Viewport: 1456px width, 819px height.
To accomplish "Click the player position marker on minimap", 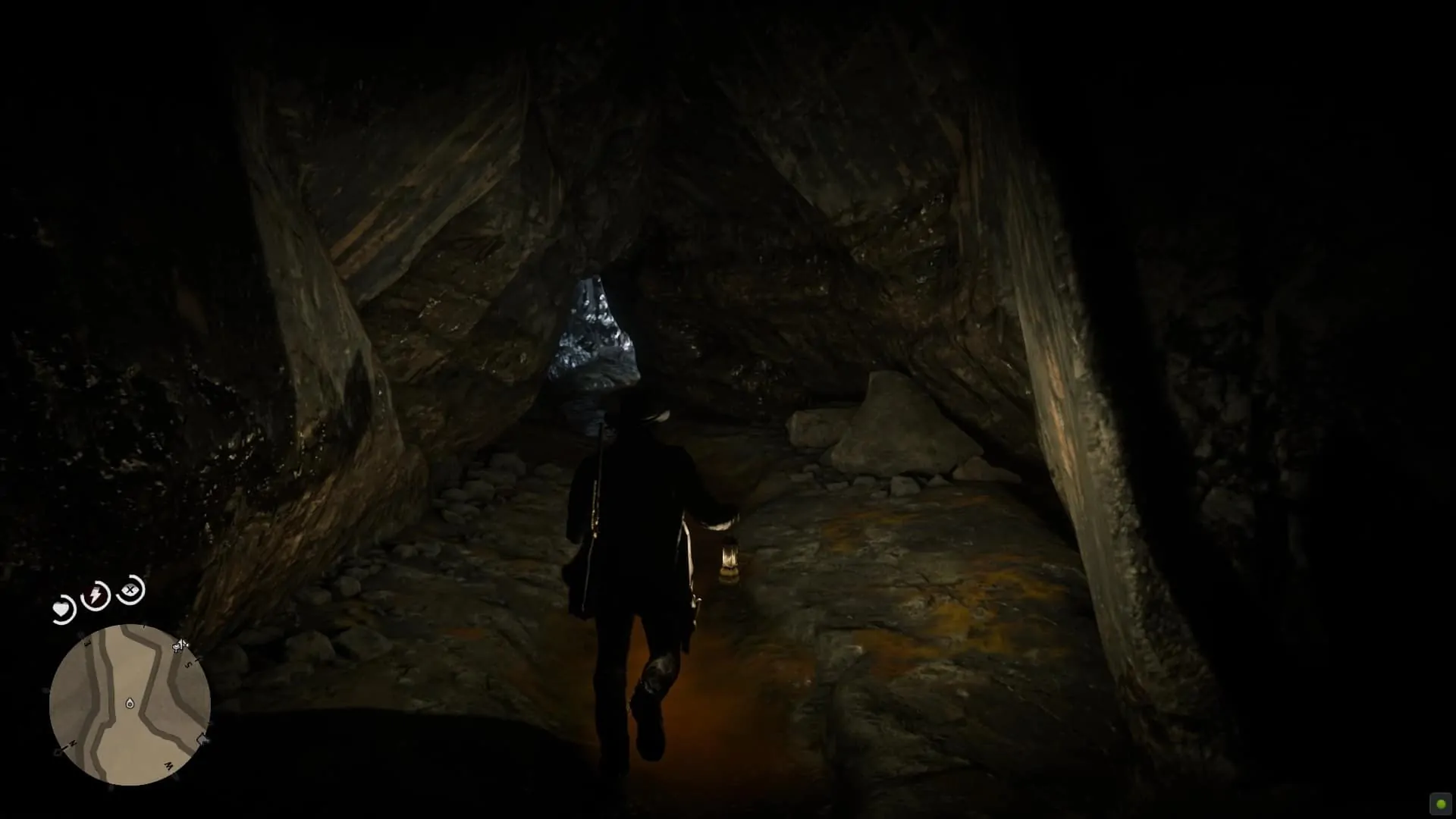I will click(x=130, y=704).
